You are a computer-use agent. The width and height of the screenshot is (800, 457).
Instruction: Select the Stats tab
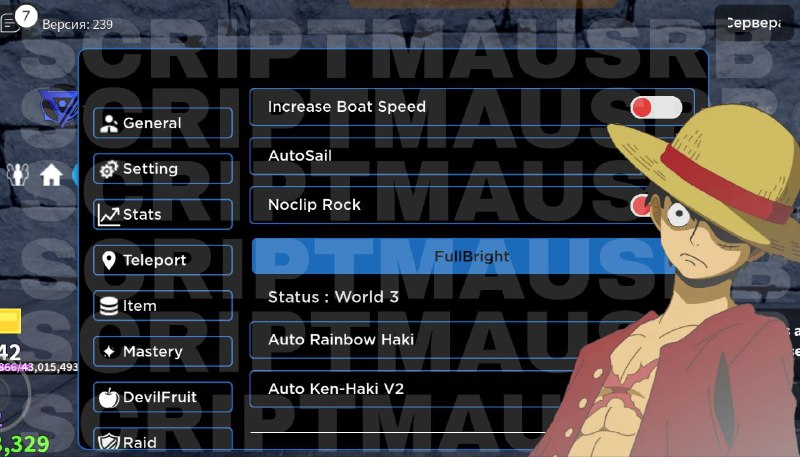pos(163,214)
